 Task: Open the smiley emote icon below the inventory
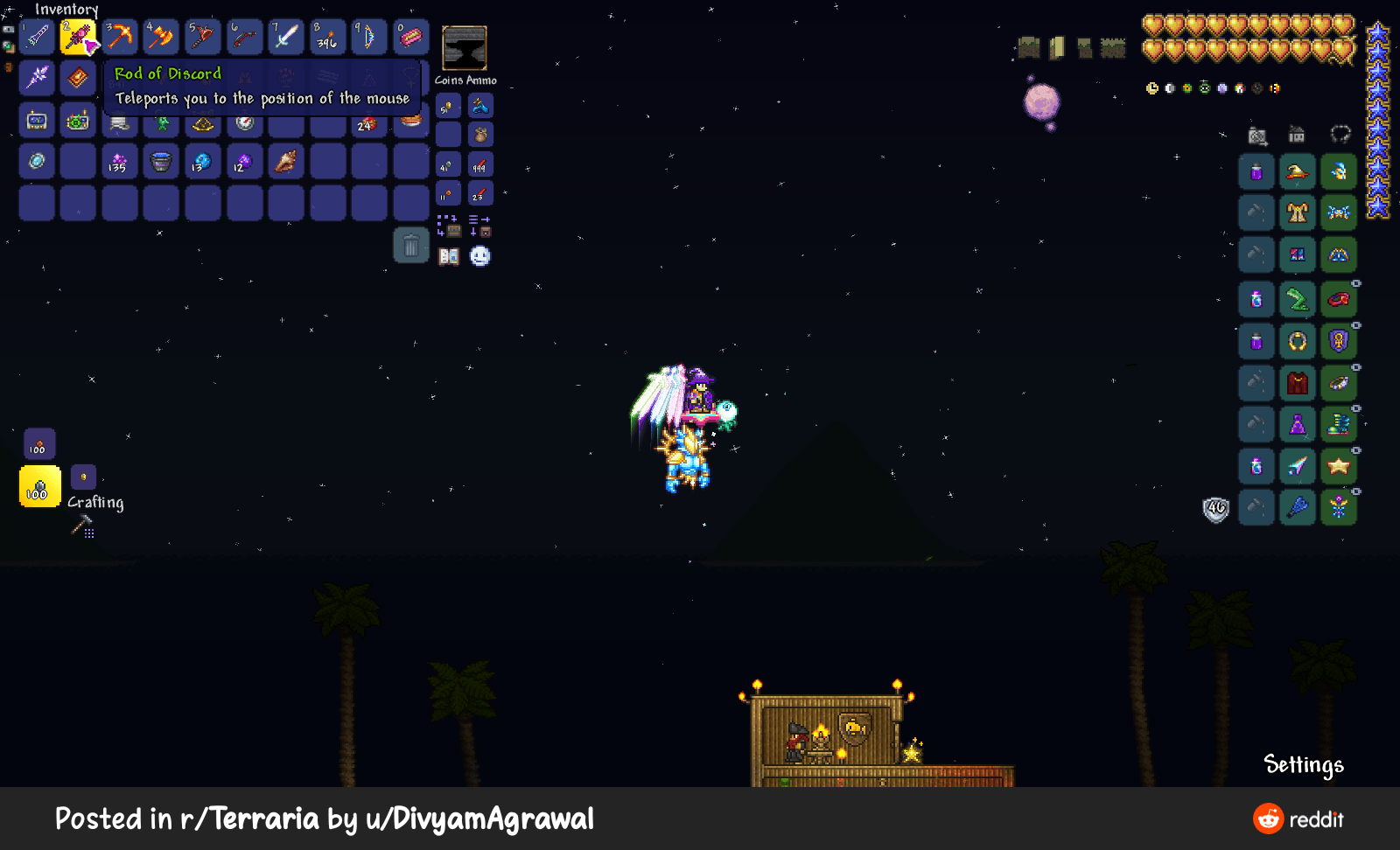[479, 256]
